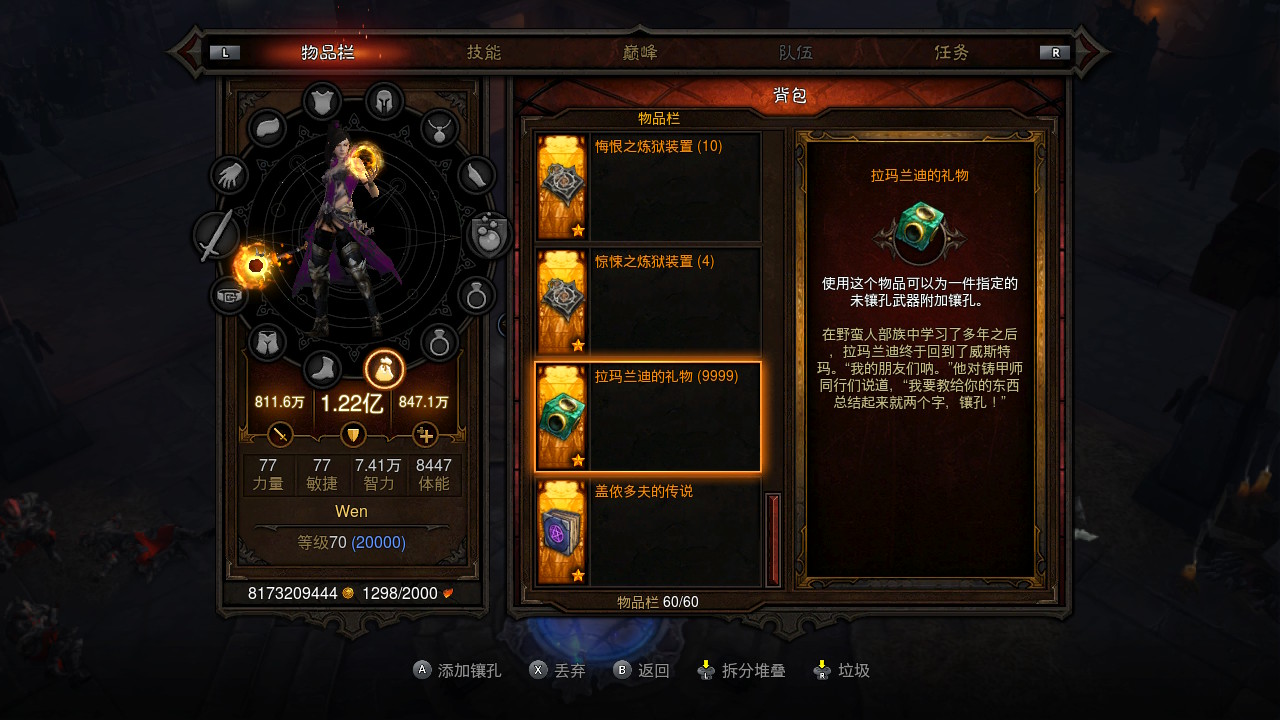Choose the shoulder armor slot

[x=267, y=128]
